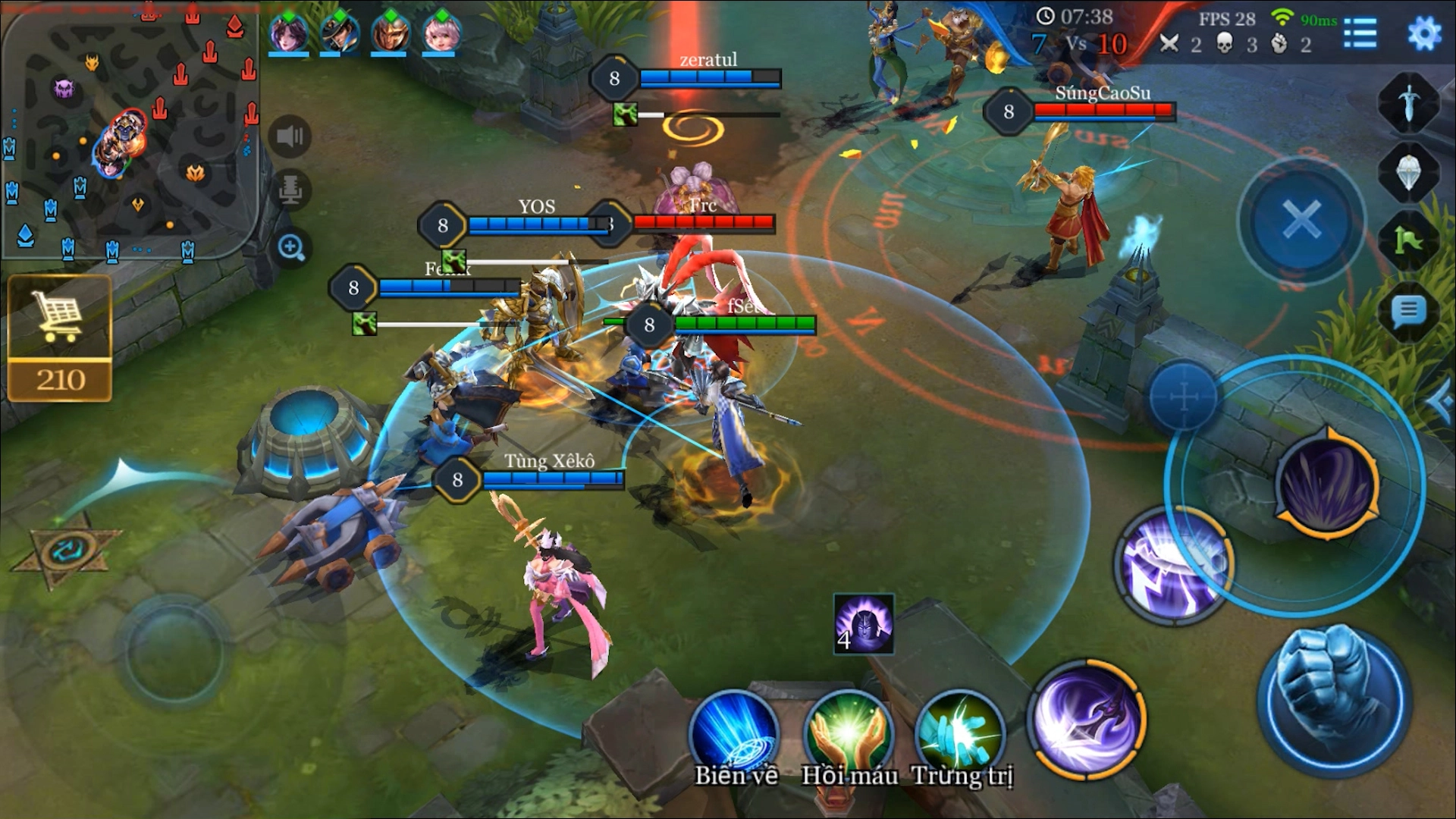
Task: Activate the Hồi máu heal ability
Action: 849,733
